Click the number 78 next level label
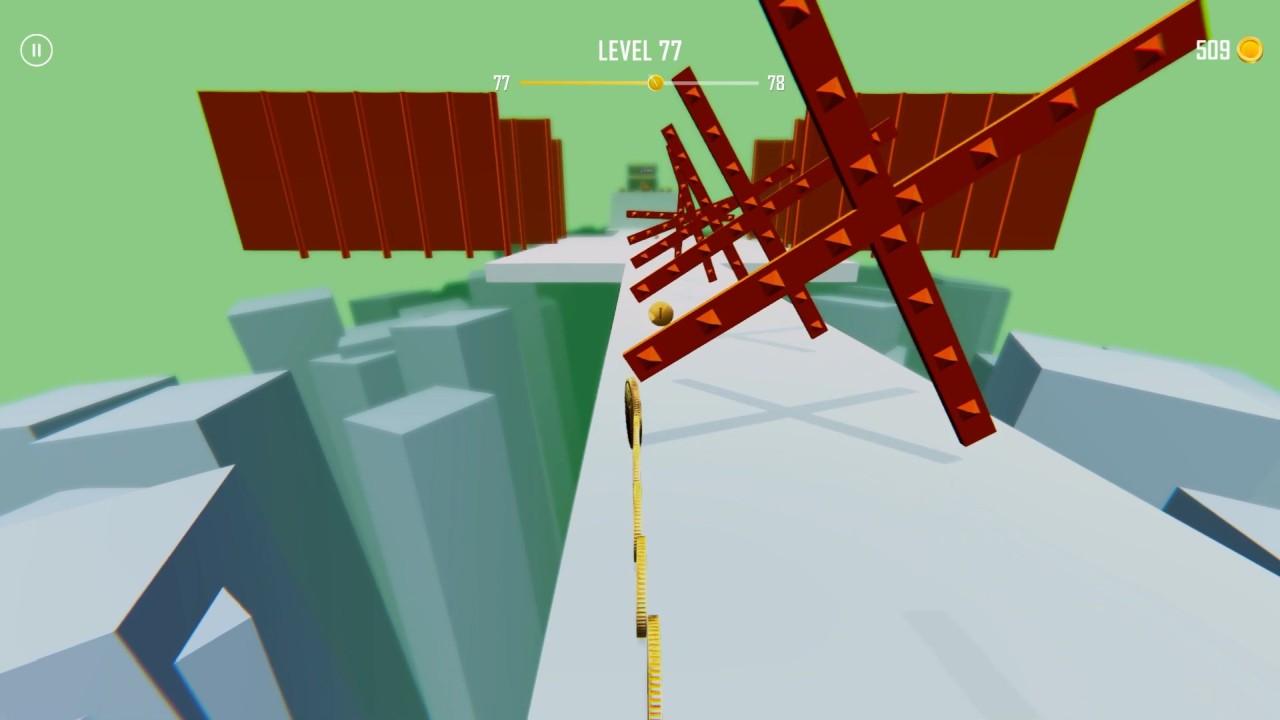This screenshot has width=1280, height=720. point(775,83)
